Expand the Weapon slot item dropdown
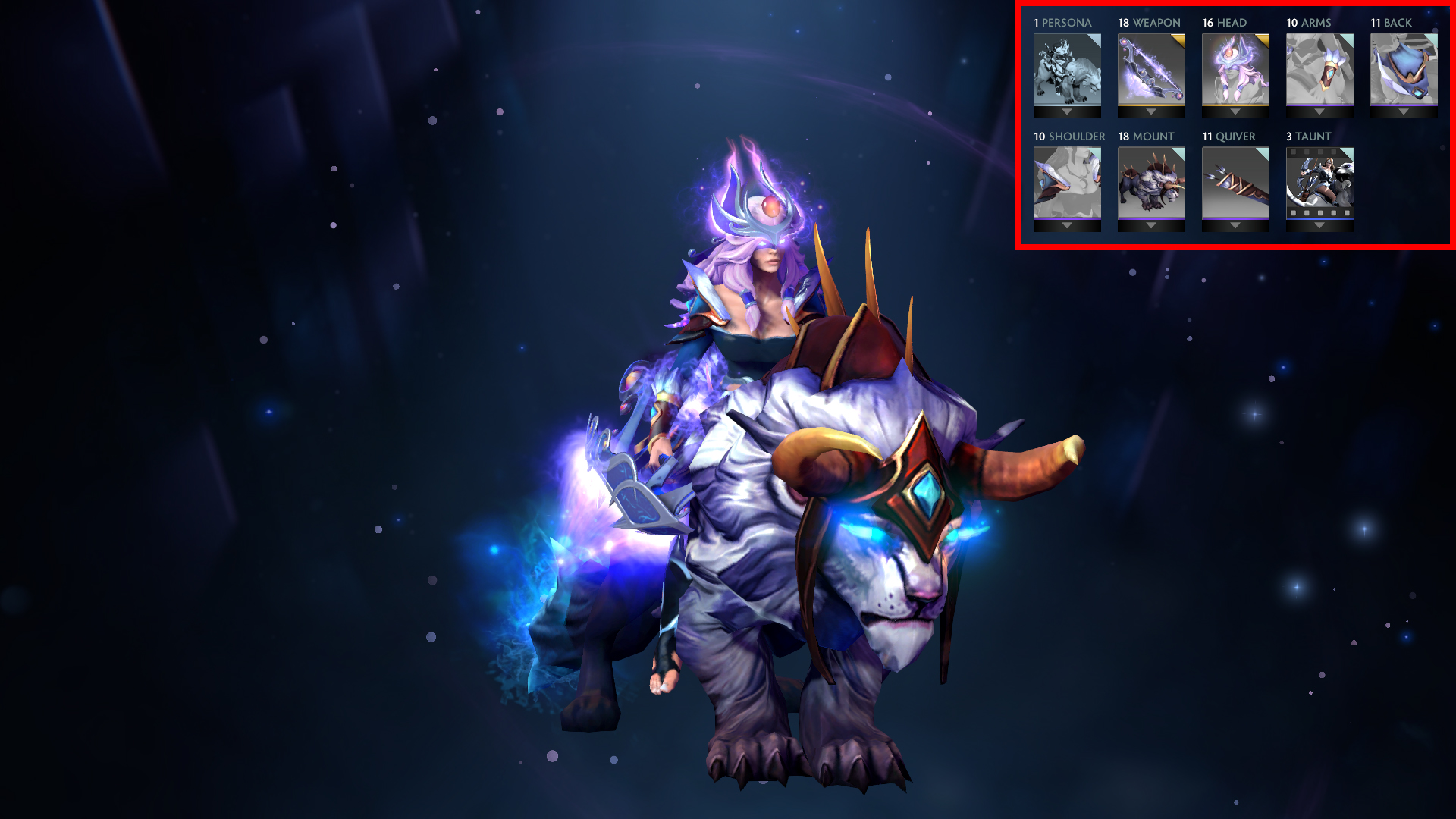Viewport: 1456px width, 819px height. pos(1151,111)
